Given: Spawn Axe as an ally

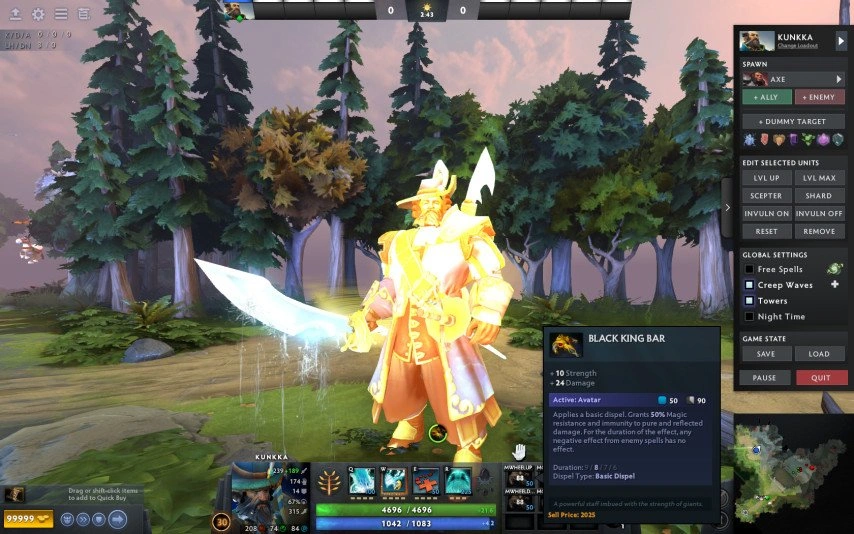Looking at the screenshot, I should 765,97.
